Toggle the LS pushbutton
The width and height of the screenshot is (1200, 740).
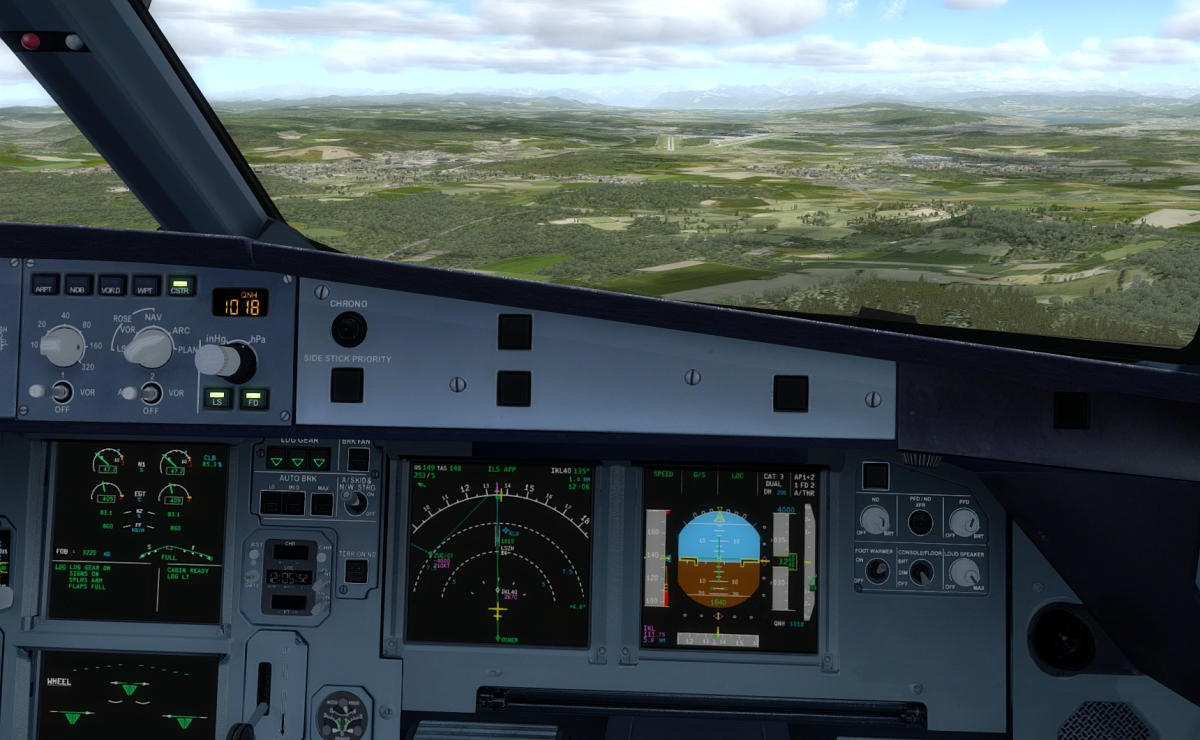pyautogui.click(x=218, y=398)
